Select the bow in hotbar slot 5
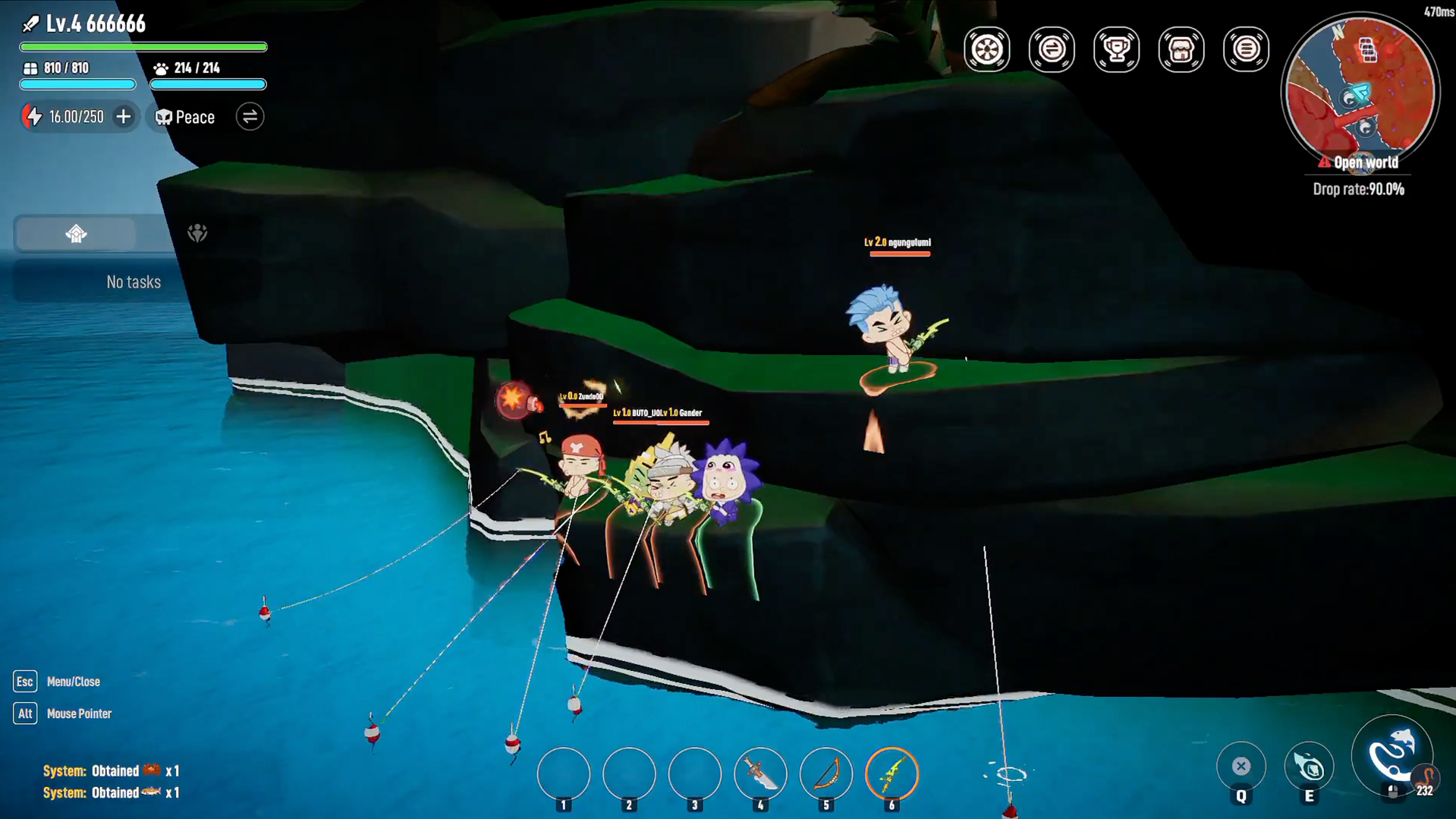Viewport: 1456px width, 819px height. tap(826, 774)
